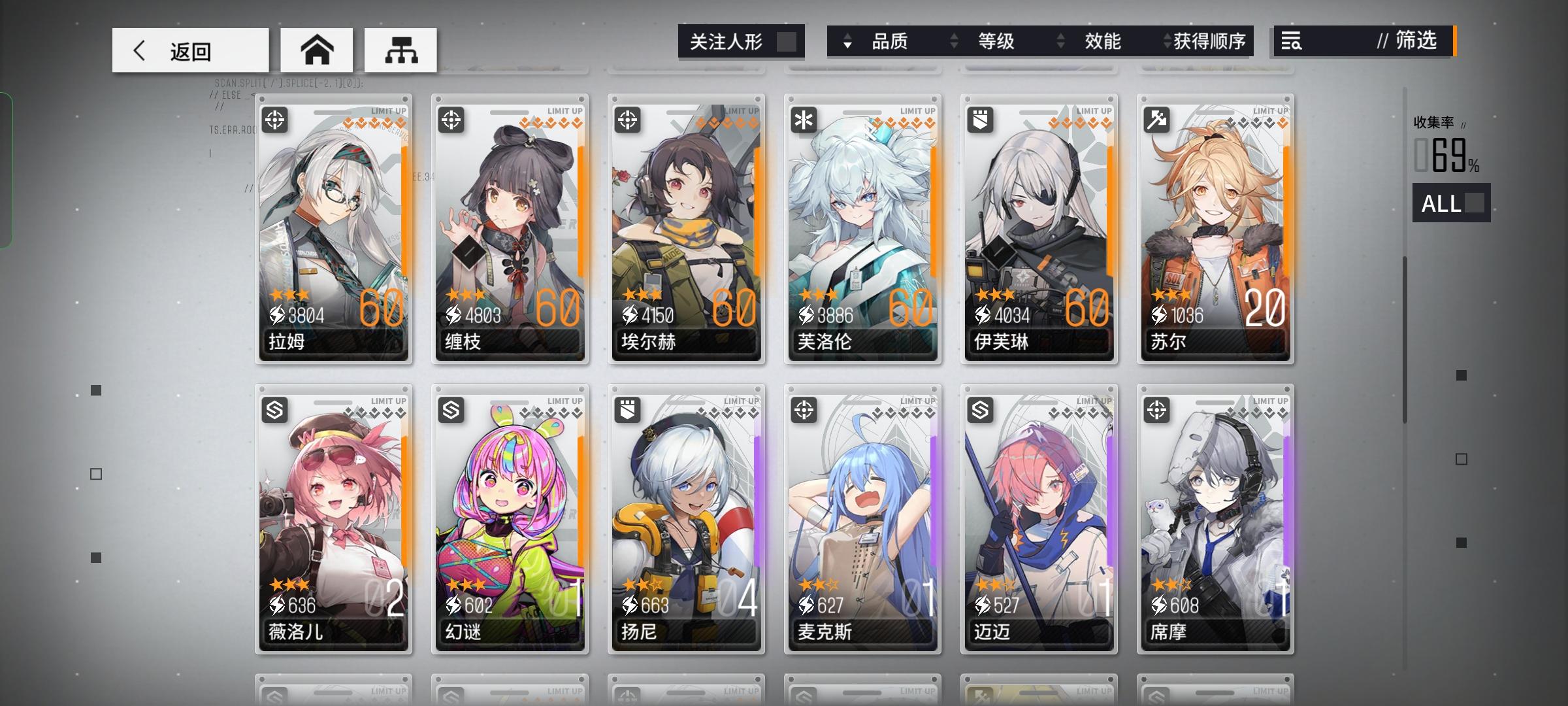This screenshot has height=706, width=1568.
Task: Click the sort direction arrow beside 品质
Action: click(847, 41)
